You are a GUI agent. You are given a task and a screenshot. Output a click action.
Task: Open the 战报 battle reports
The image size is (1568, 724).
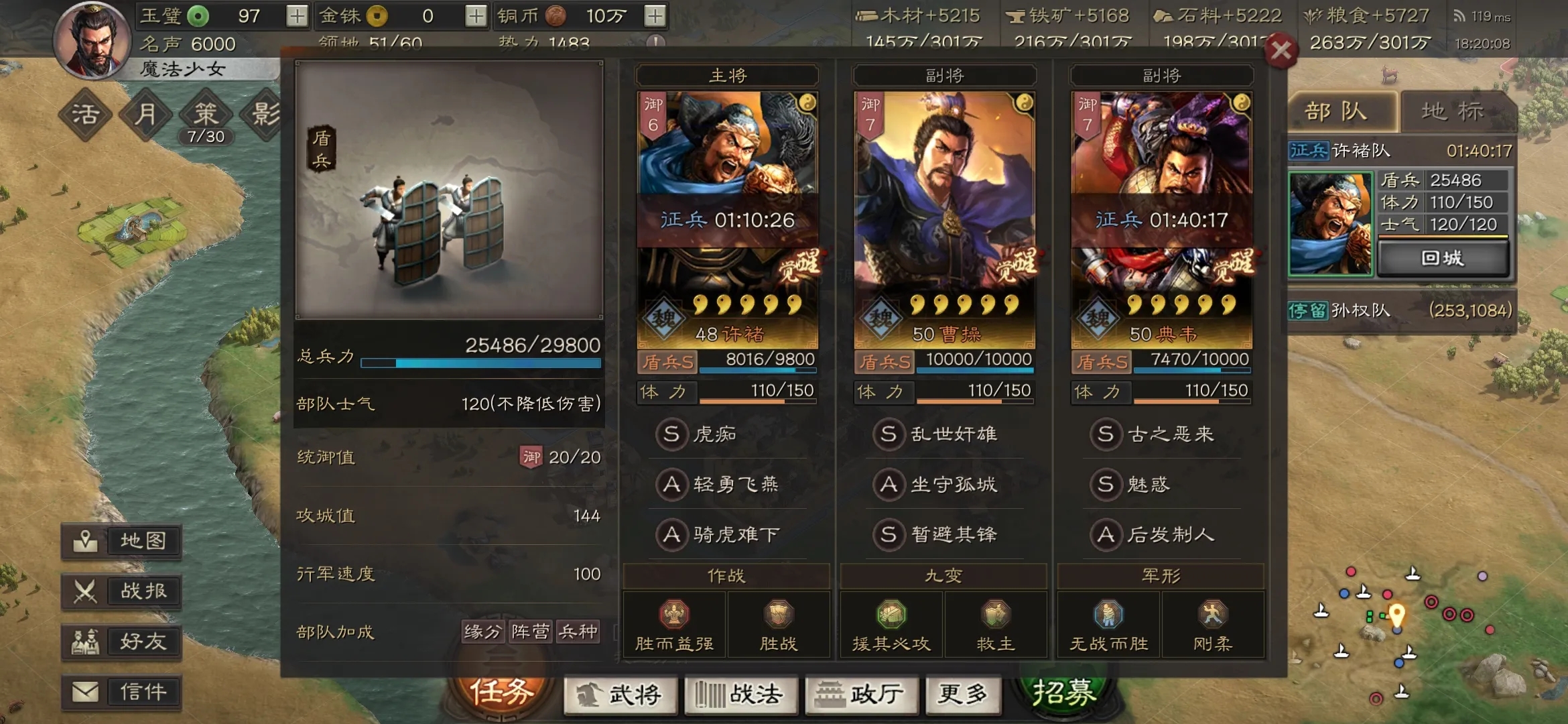(x=121, y=591)
